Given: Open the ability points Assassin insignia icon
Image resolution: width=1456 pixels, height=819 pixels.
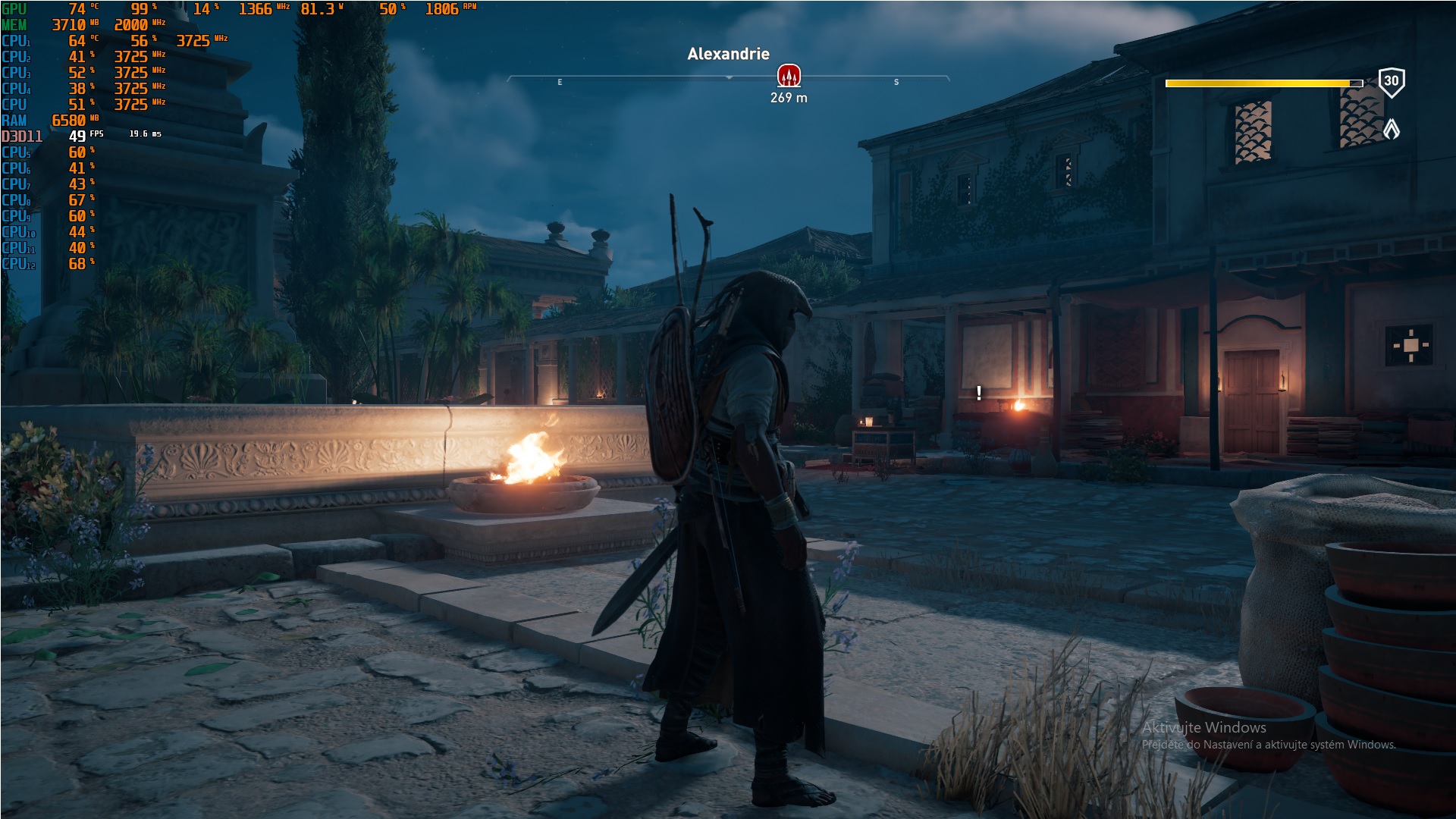Looking at the screenshot, I should tap(1392, 129).
